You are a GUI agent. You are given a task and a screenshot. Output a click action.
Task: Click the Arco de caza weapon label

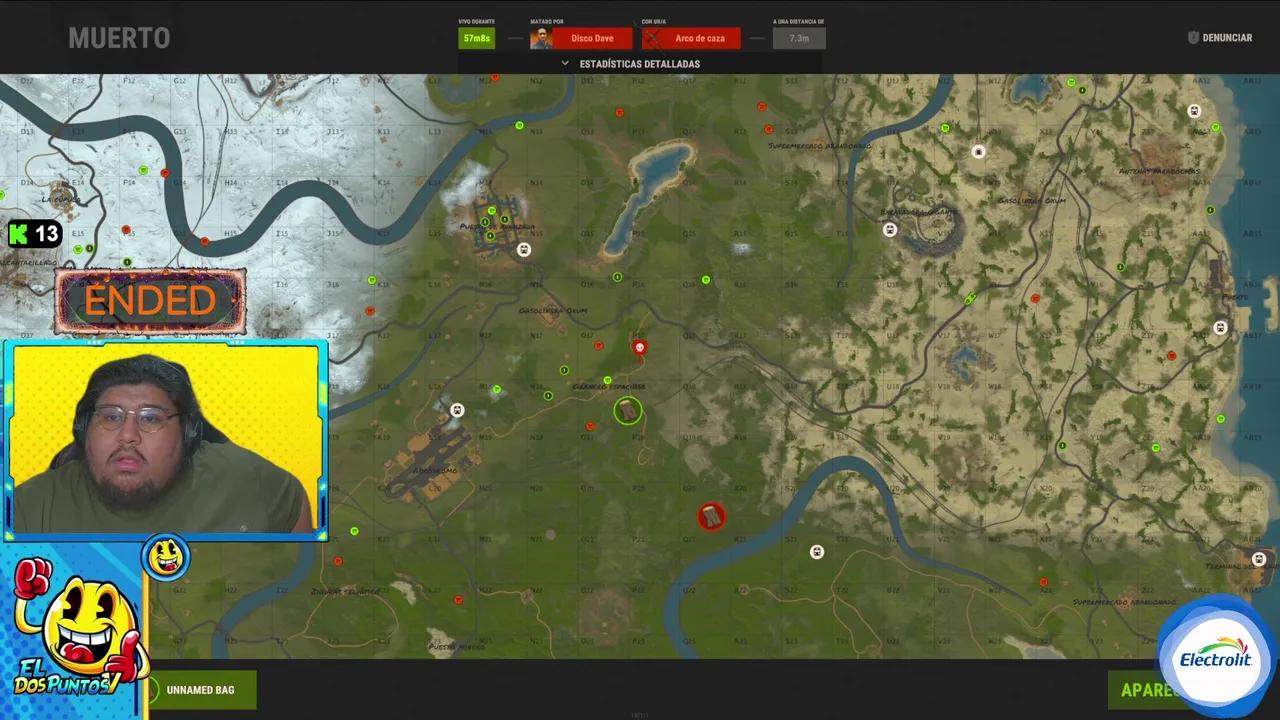pyautogui.click(x=699, y=38)
